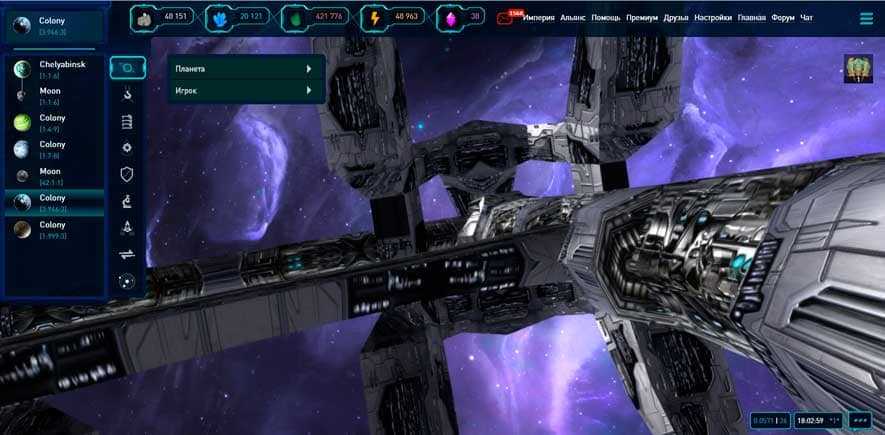Screen dimensions: 885x435
Task: Click the officer portrait icon
Action: [858, 69]
